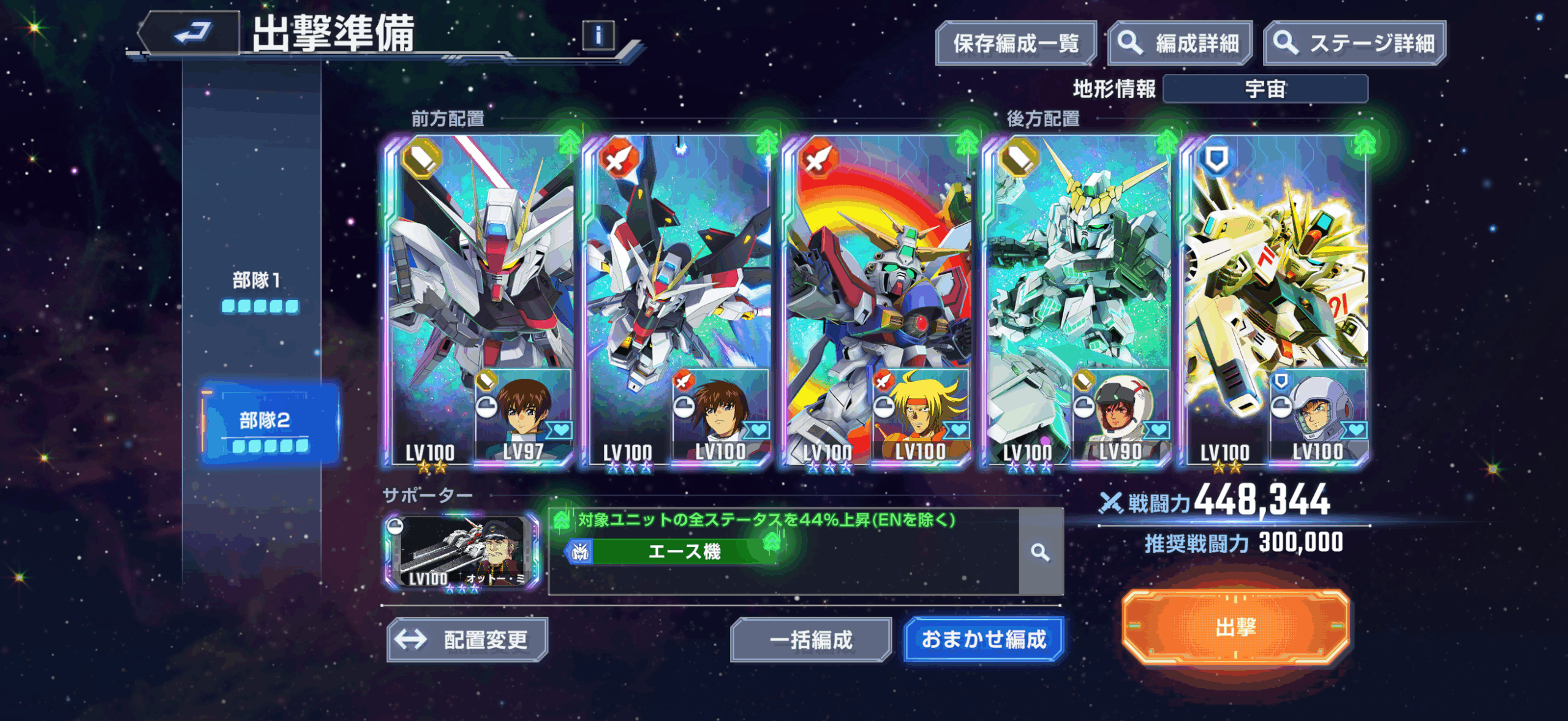This screenshot has width=1568, height=721.
Task: Inspect supporter effect with the magnifier button
Action: 1040,552
